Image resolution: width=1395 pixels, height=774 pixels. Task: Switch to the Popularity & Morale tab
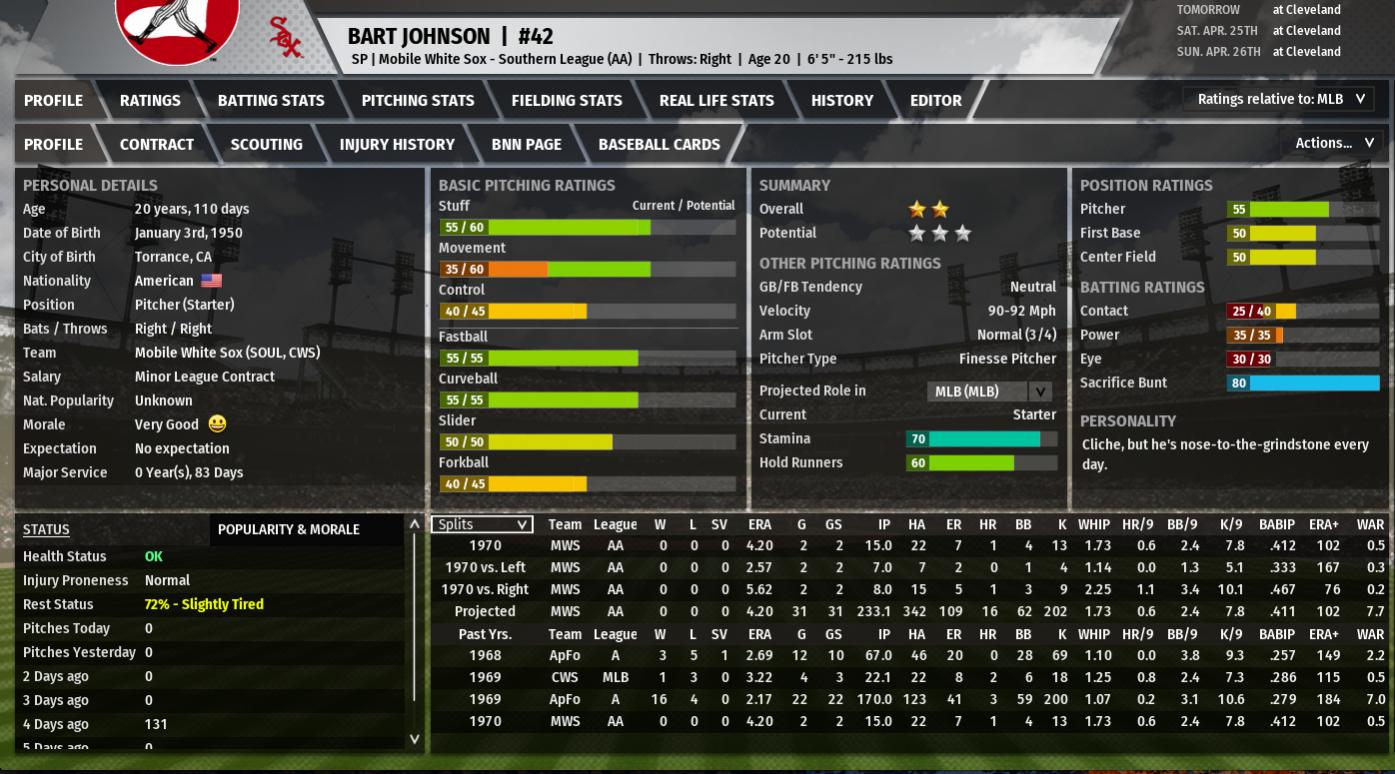[288, 529]
